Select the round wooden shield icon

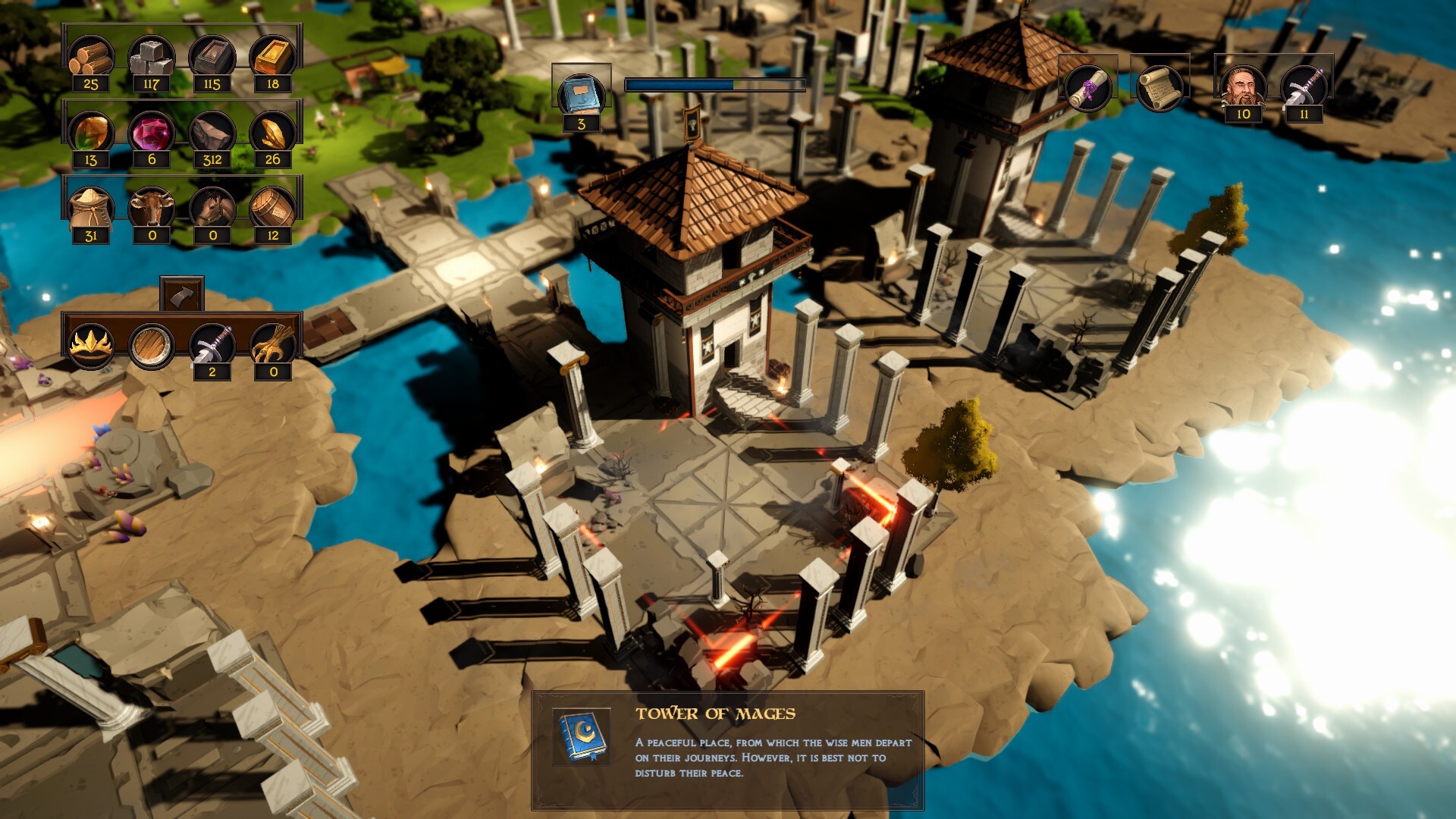point(151,345)
